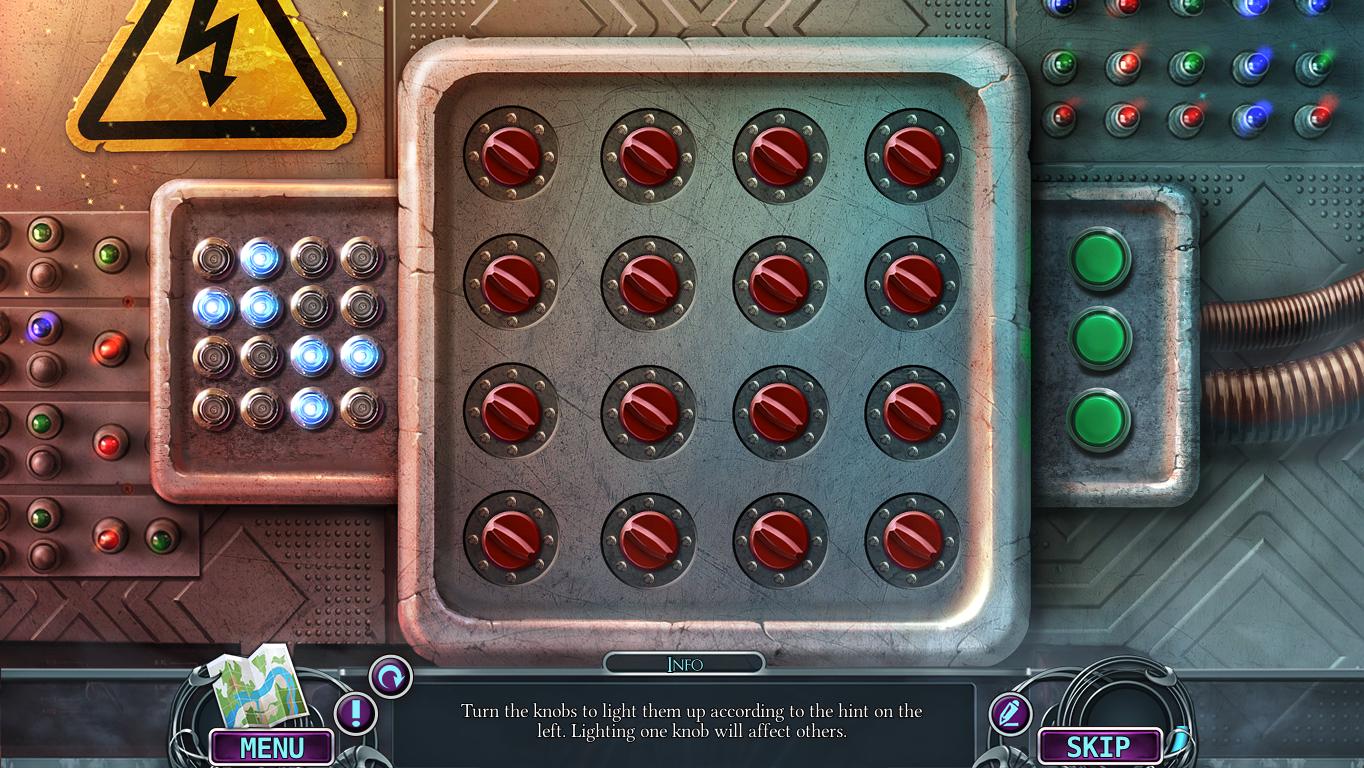Image resolution: width=1364 pixels, height=768 pixels.
Task: Reset the puzzle with the circular arrow
Action: coord(390,677)
